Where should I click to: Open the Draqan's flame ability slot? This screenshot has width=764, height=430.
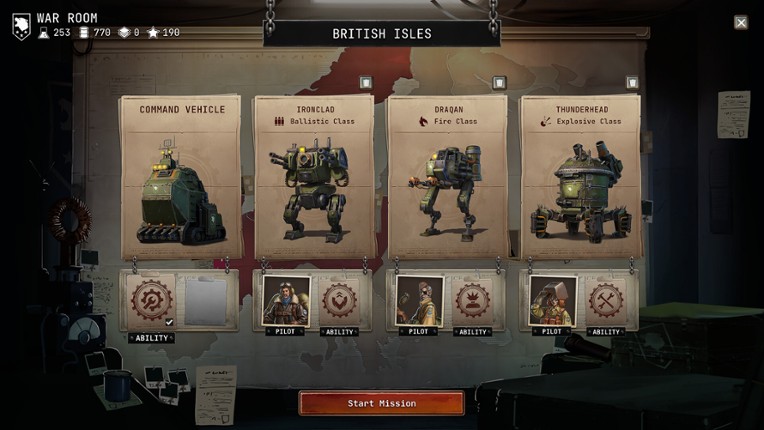coord(473,300)
